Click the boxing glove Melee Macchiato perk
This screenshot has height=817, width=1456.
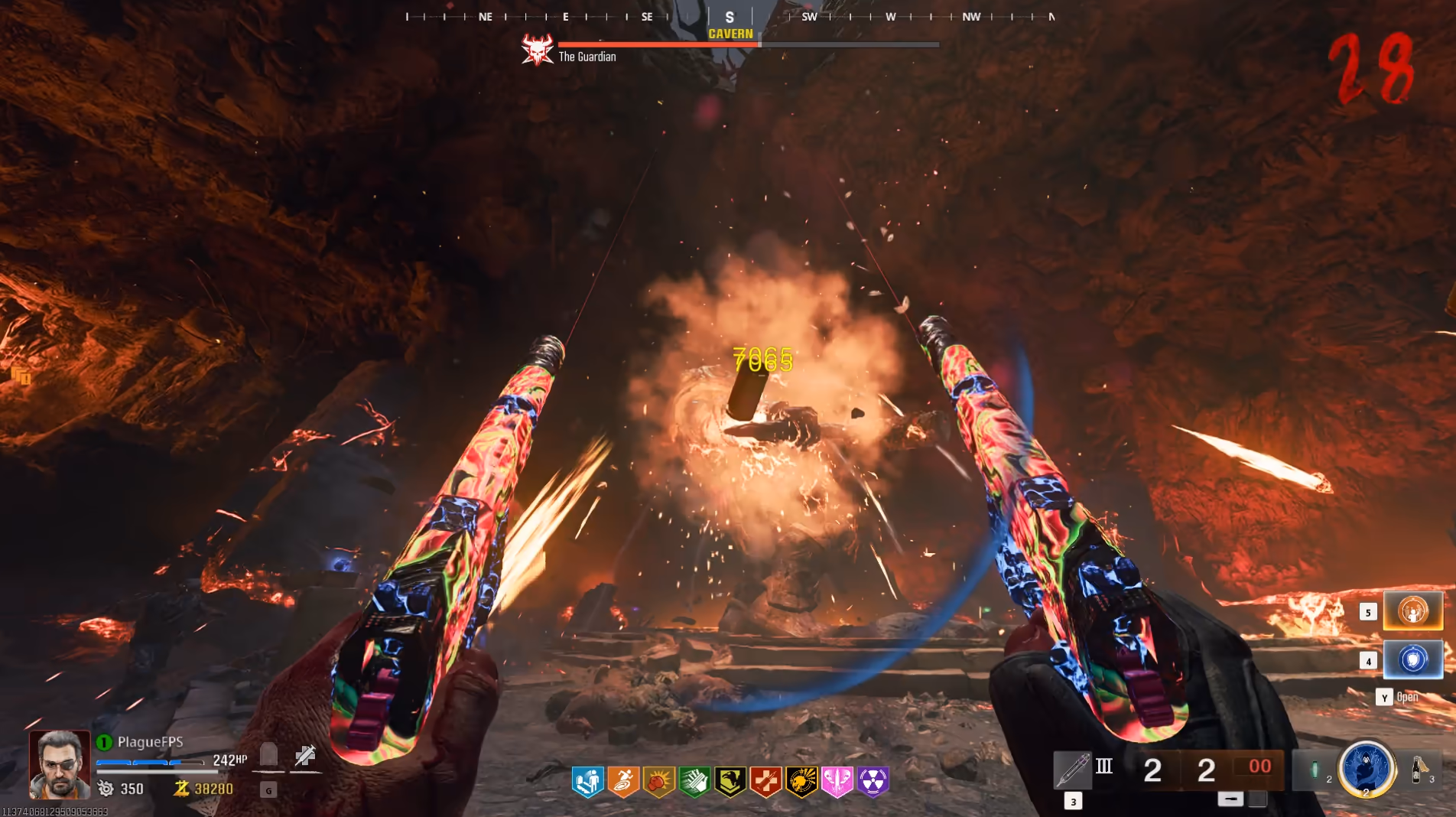pos(659,782)
